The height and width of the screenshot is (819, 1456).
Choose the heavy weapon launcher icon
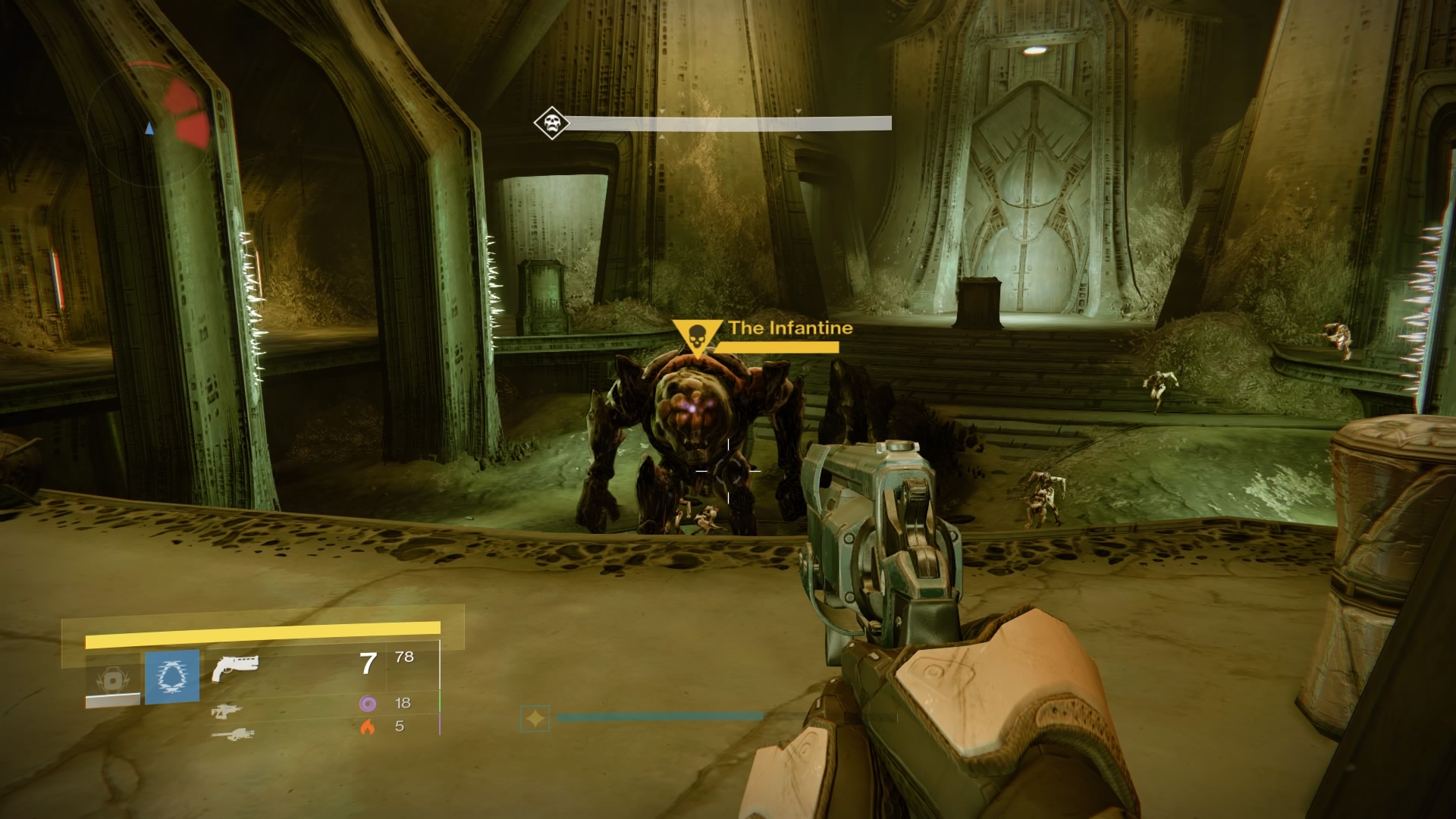(x=233, y=734)
